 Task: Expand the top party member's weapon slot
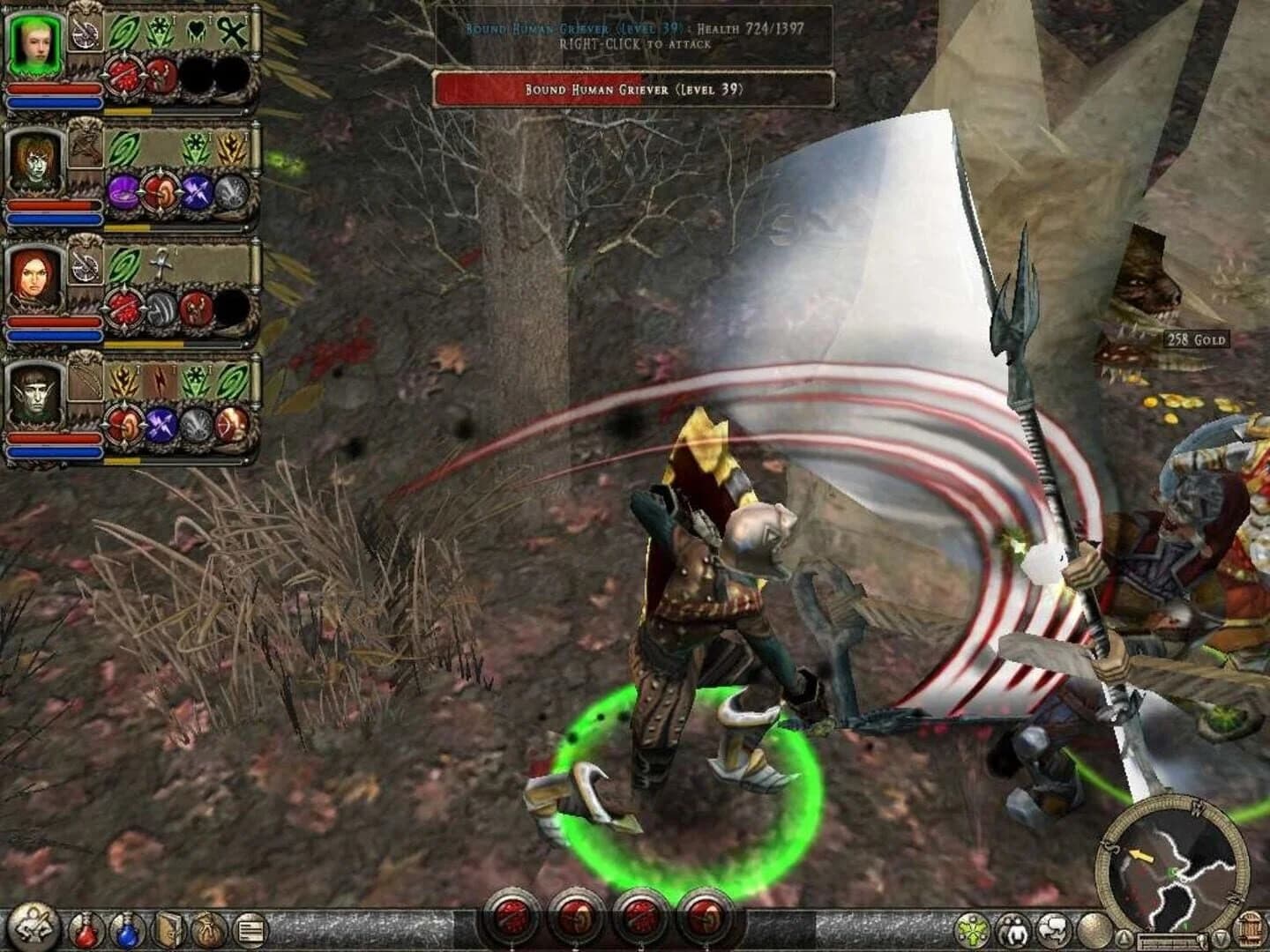point(84,33)
